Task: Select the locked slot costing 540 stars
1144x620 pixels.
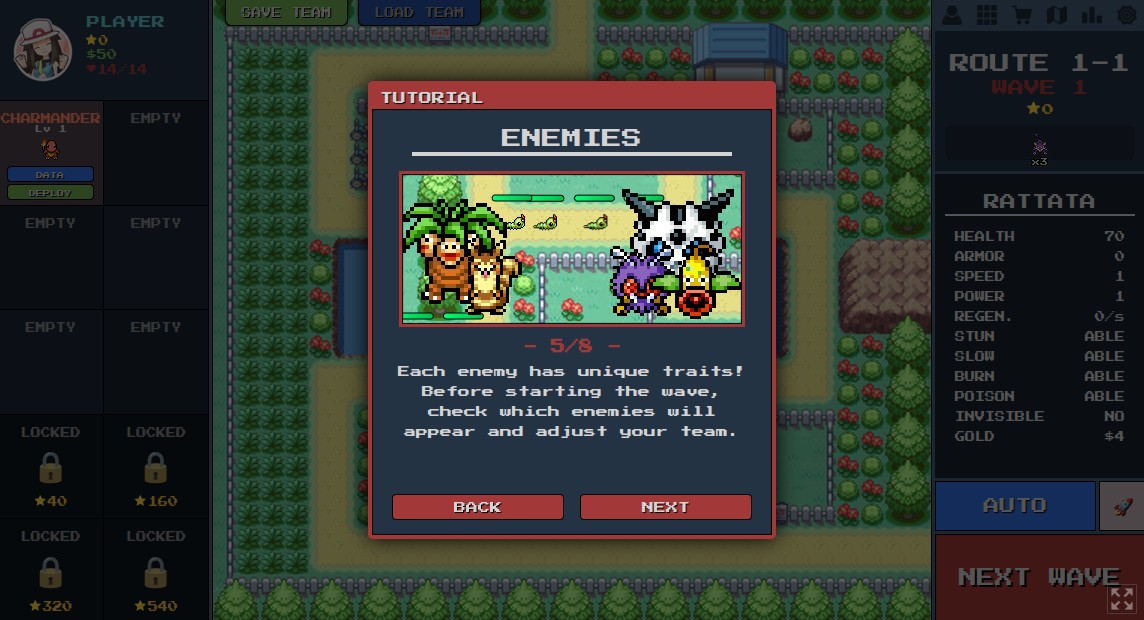Action: click(155, 572)
